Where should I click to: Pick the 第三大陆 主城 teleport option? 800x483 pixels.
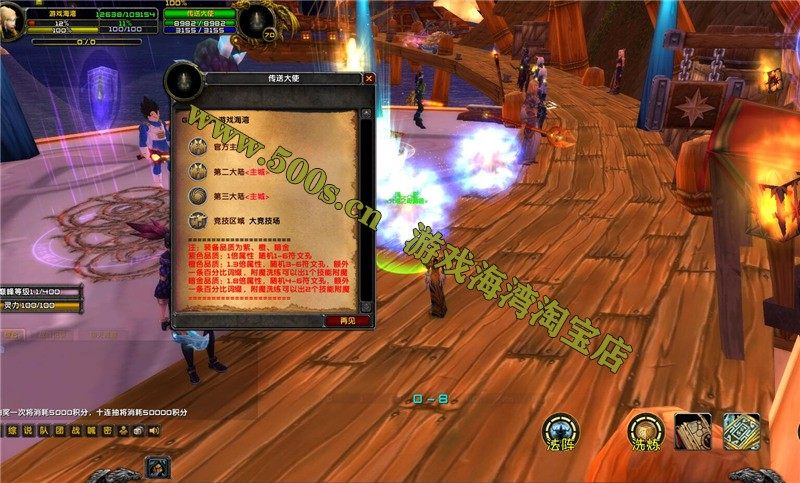pos(236,196)
